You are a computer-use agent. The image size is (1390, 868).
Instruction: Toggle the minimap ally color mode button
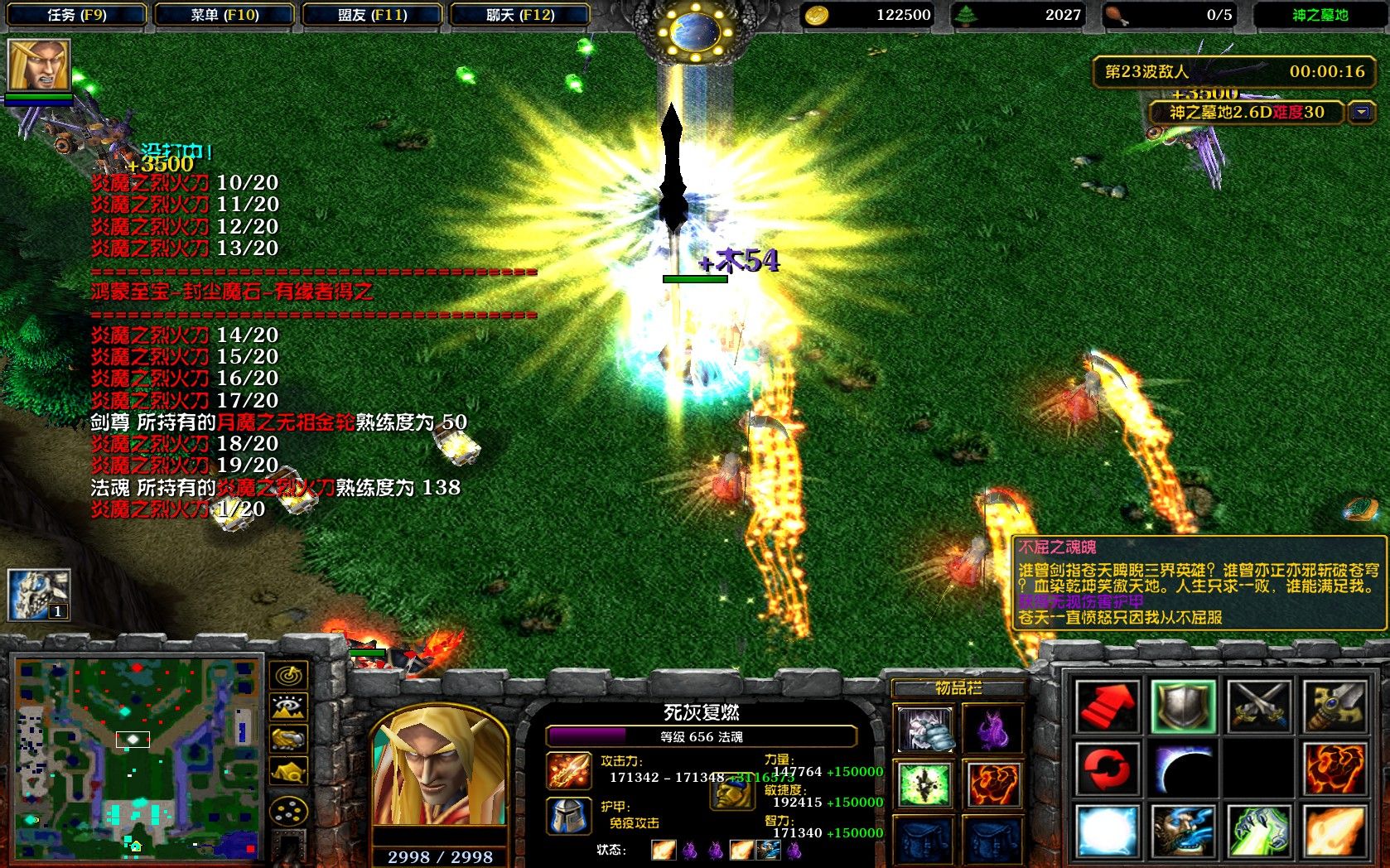pyautogui.click(x=288, y=739)
